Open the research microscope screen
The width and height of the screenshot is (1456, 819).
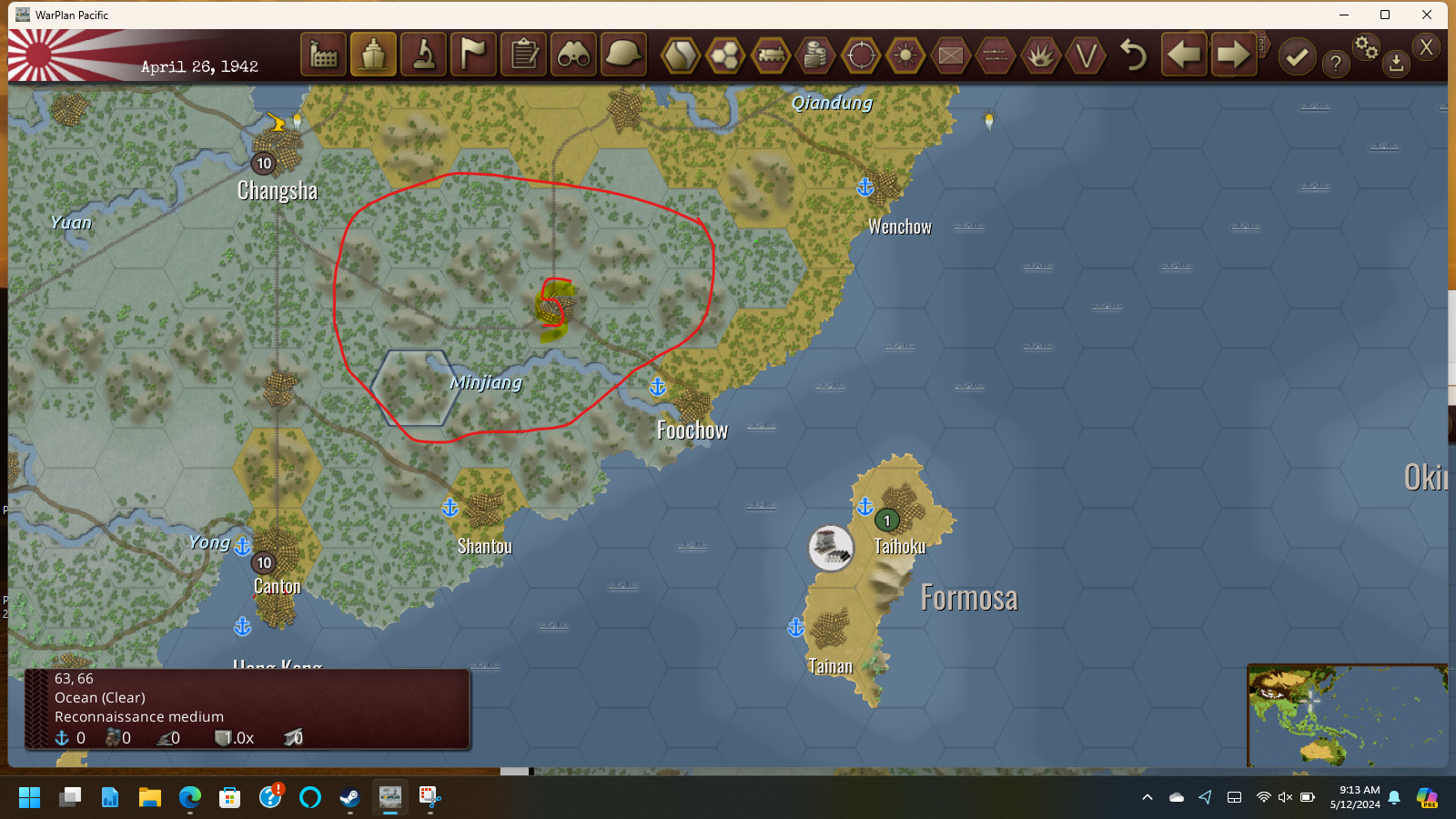[x=423, y=55]
